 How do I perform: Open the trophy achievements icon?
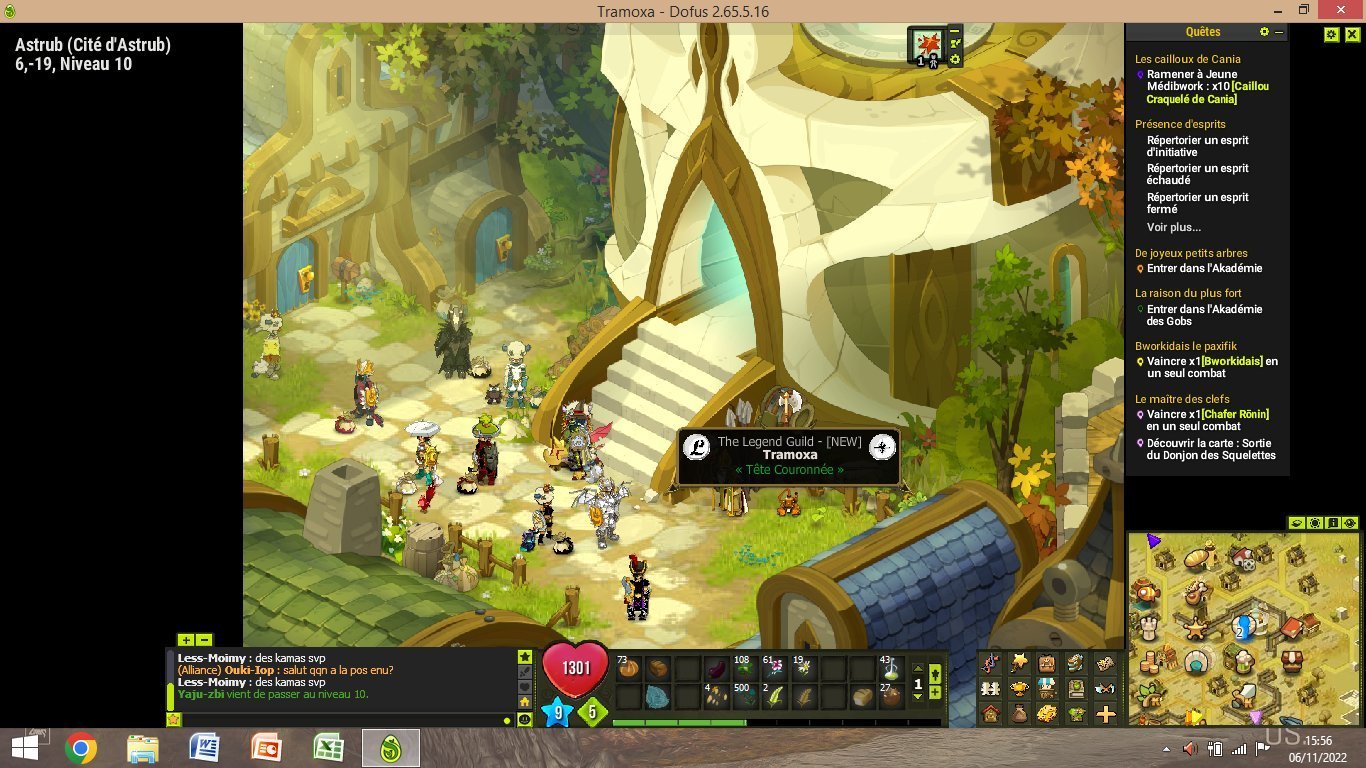tap(1019, 689)
